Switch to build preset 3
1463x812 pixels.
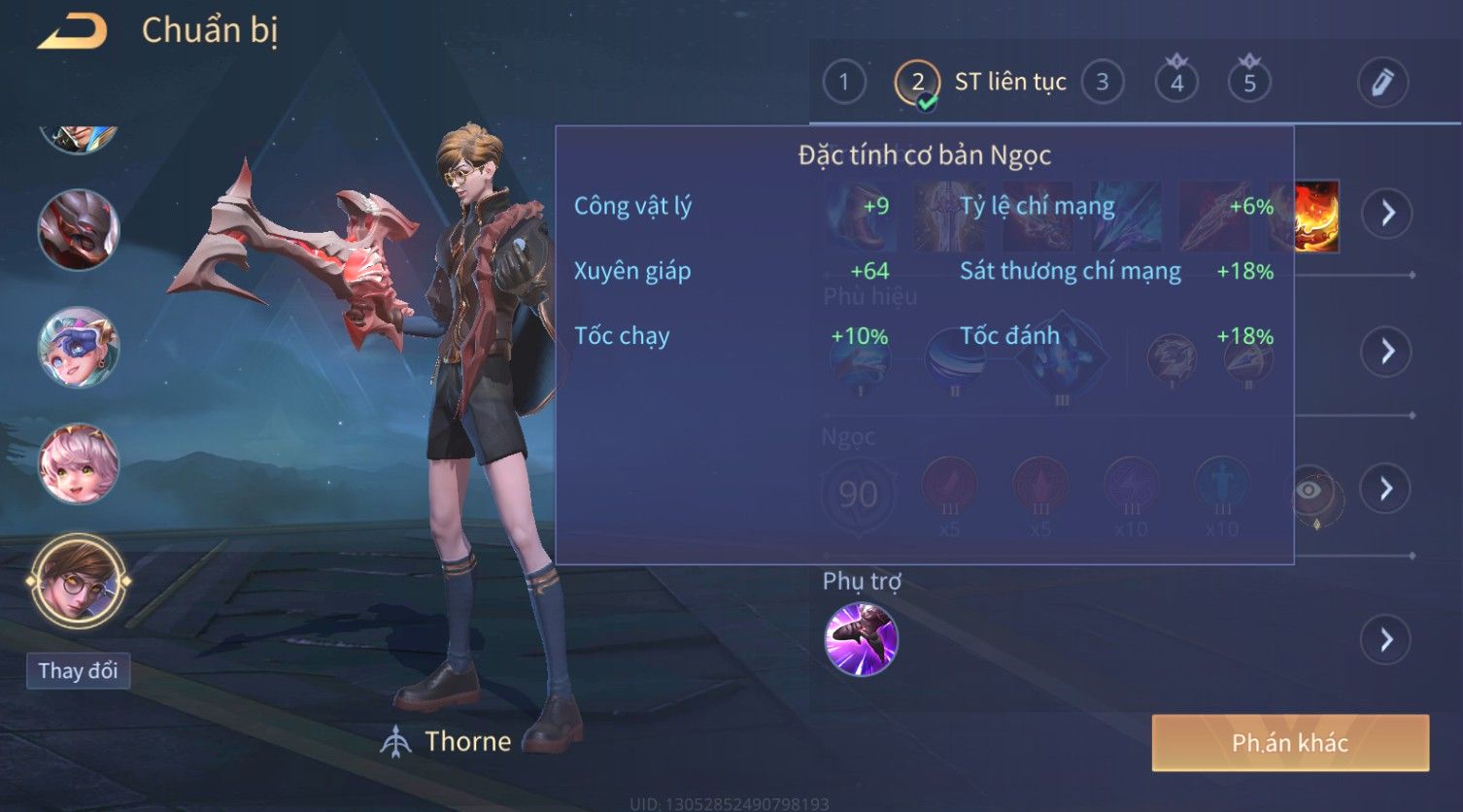(x=1102, y=83)
